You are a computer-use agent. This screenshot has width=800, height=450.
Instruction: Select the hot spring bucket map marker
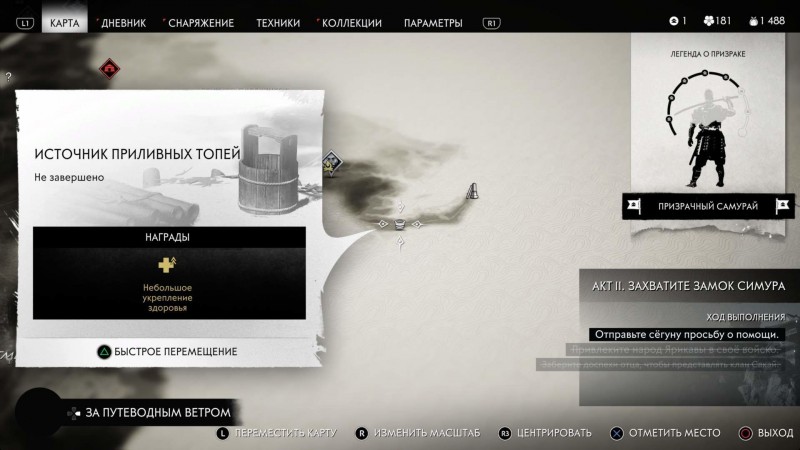(400, 223)
